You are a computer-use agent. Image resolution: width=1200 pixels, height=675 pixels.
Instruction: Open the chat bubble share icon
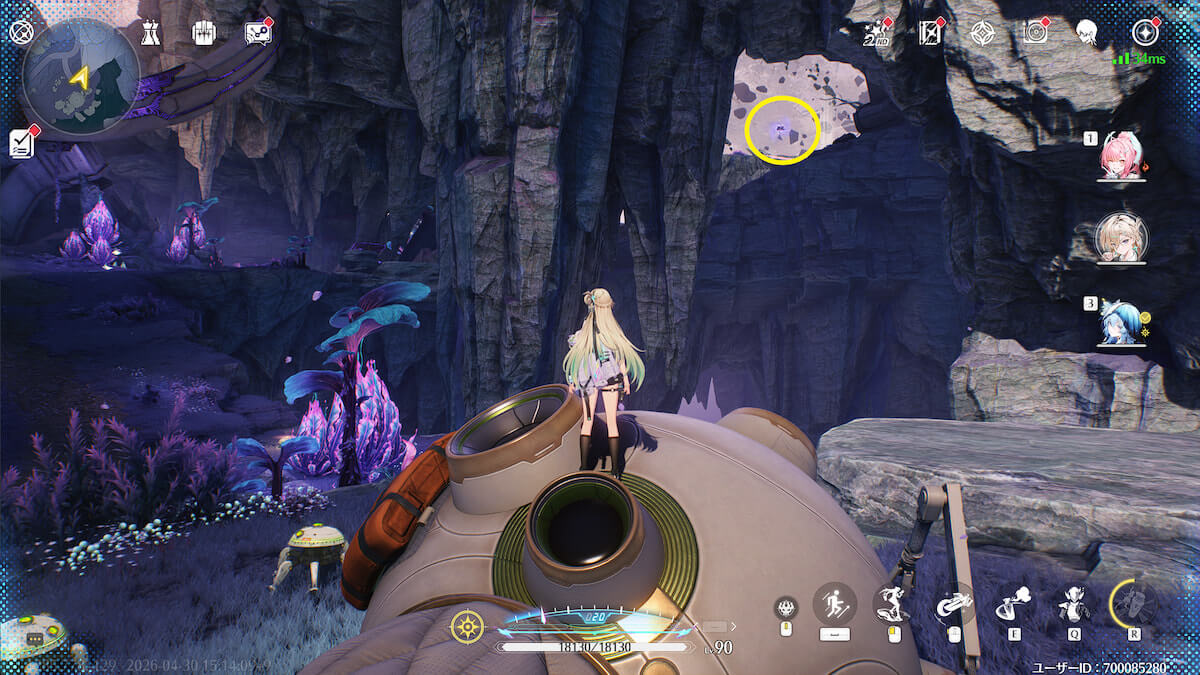pyautogui.click(x=258, y=33)
